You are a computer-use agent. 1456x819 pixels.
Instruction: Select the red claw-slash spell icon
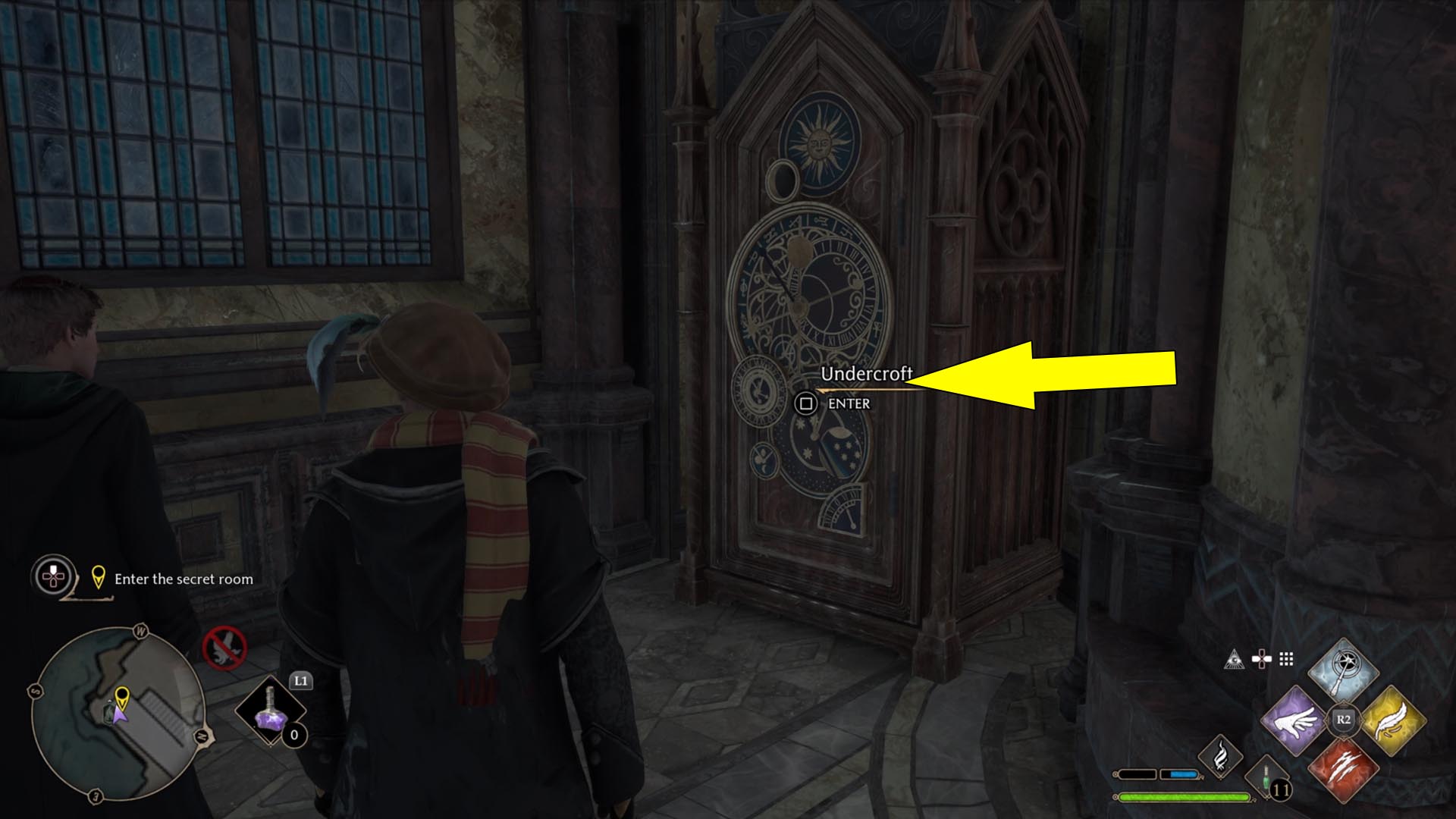click(x=1345, y=770)
